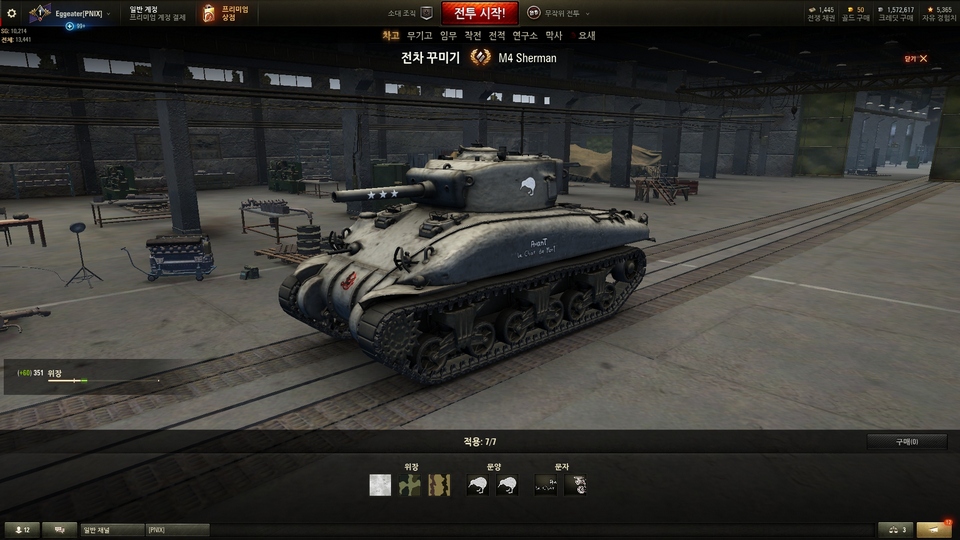960x540 pixels.
Task: Click the 구매(0) purchase button
Action: tap(907, 442)
